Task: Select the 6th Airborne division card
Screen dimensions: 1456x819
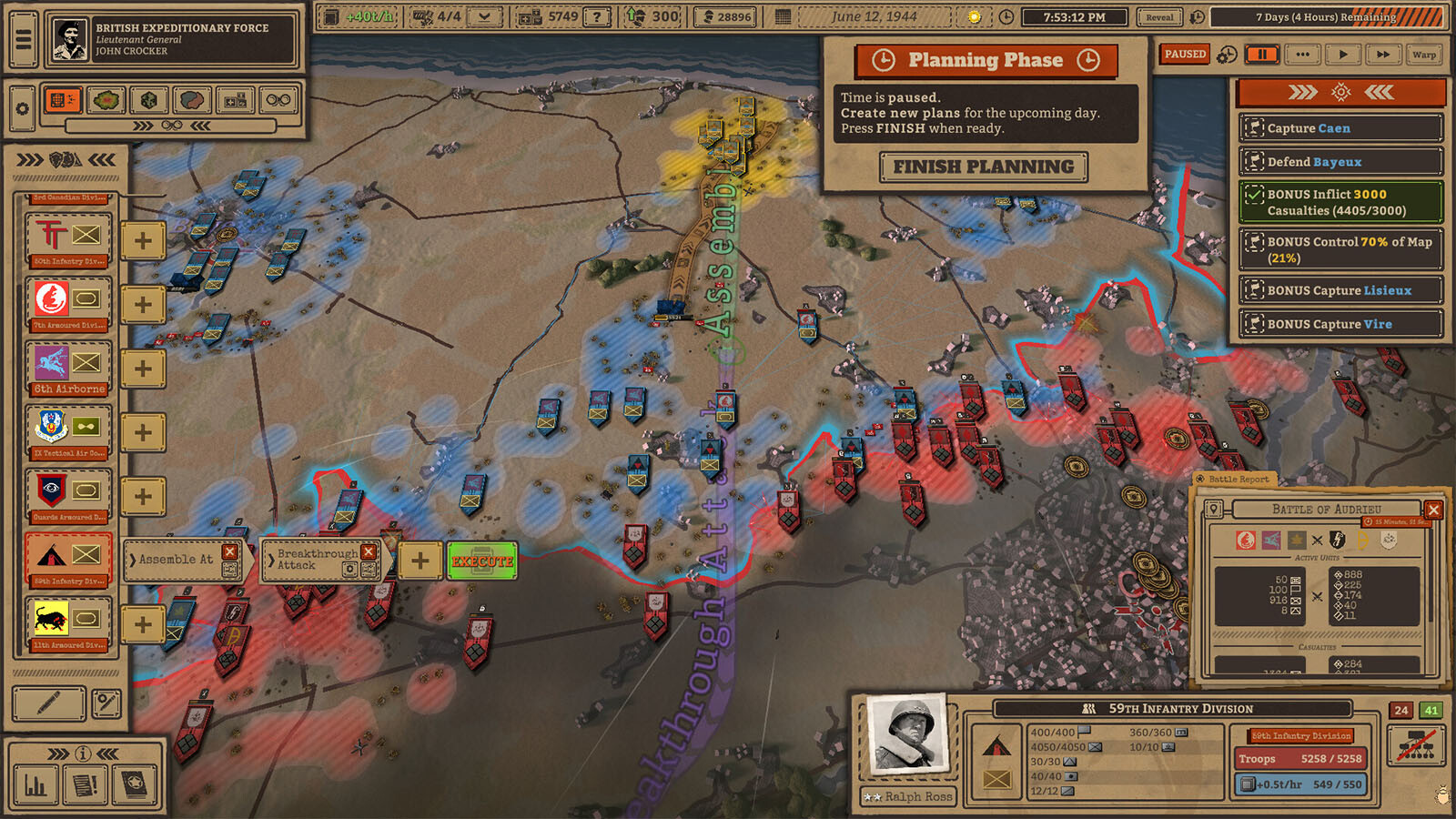Action: (69, 367)
